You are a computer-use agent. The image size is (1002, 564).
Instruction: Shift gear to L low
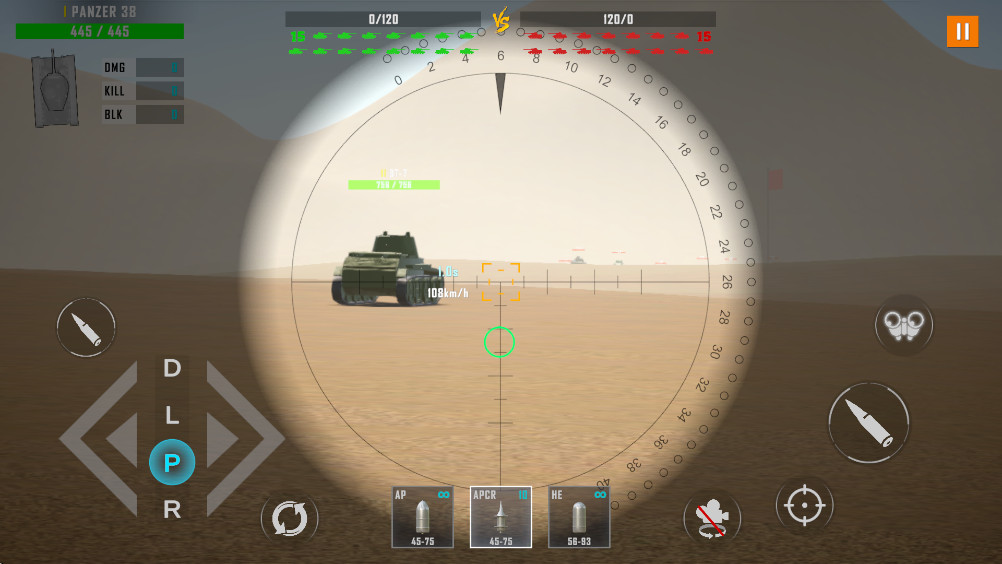pyautogui.click(x=172, y=414)
